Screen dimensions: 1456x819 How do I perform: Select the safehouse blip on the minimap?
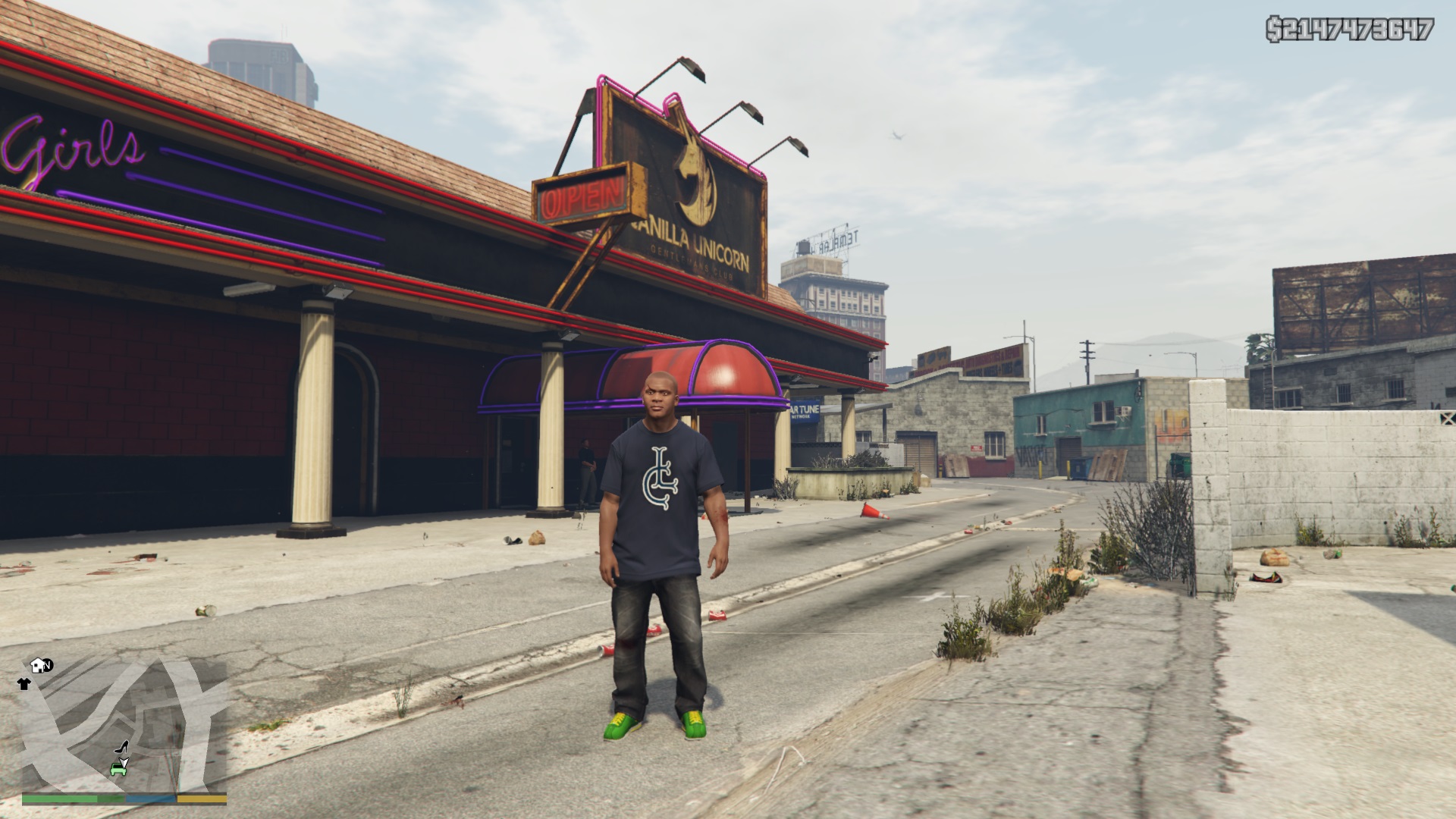(38, 666)
